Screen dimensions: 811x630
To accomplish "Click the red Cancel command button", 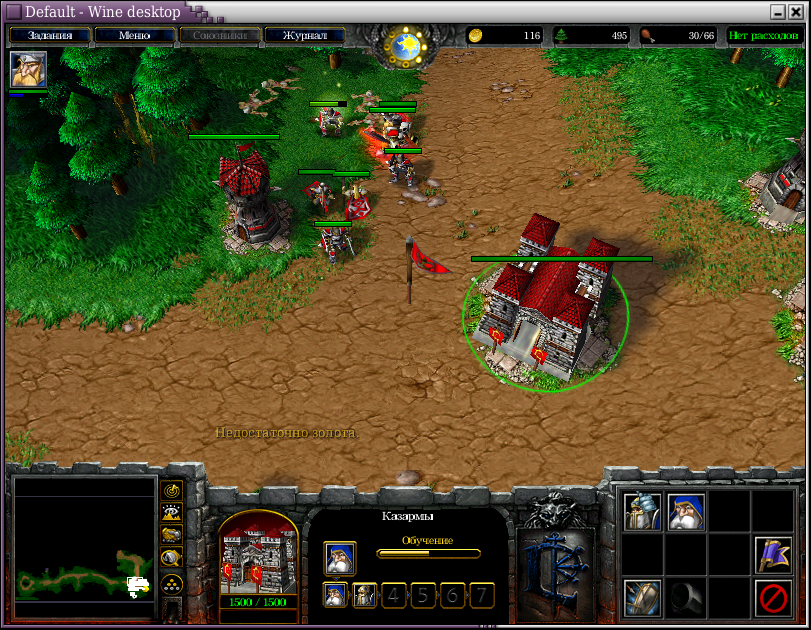I will [x=773, y=598].
